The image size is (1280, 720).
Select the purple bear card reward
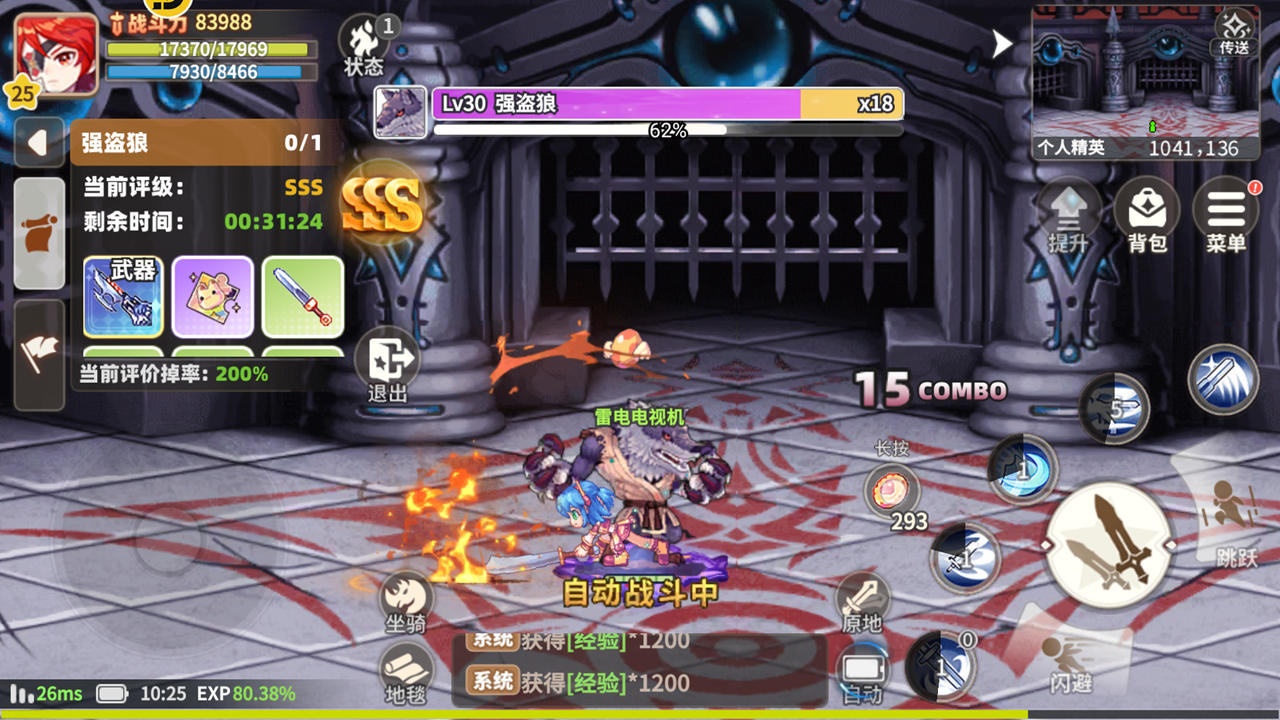[x=212, y=296]
